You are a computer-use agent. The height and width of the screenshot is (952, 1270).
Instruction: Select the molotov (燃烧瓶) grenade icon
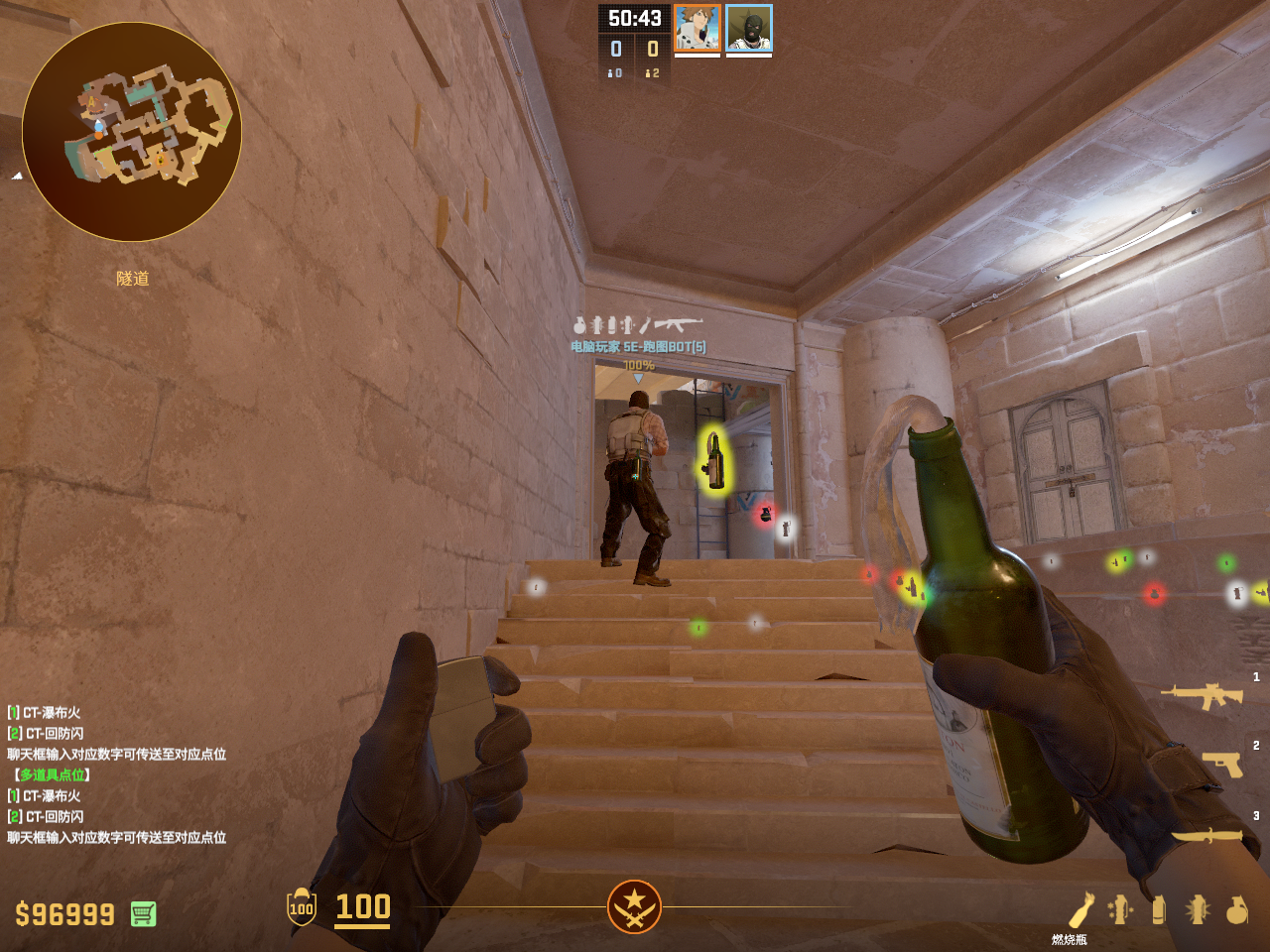pos(1080,909)
